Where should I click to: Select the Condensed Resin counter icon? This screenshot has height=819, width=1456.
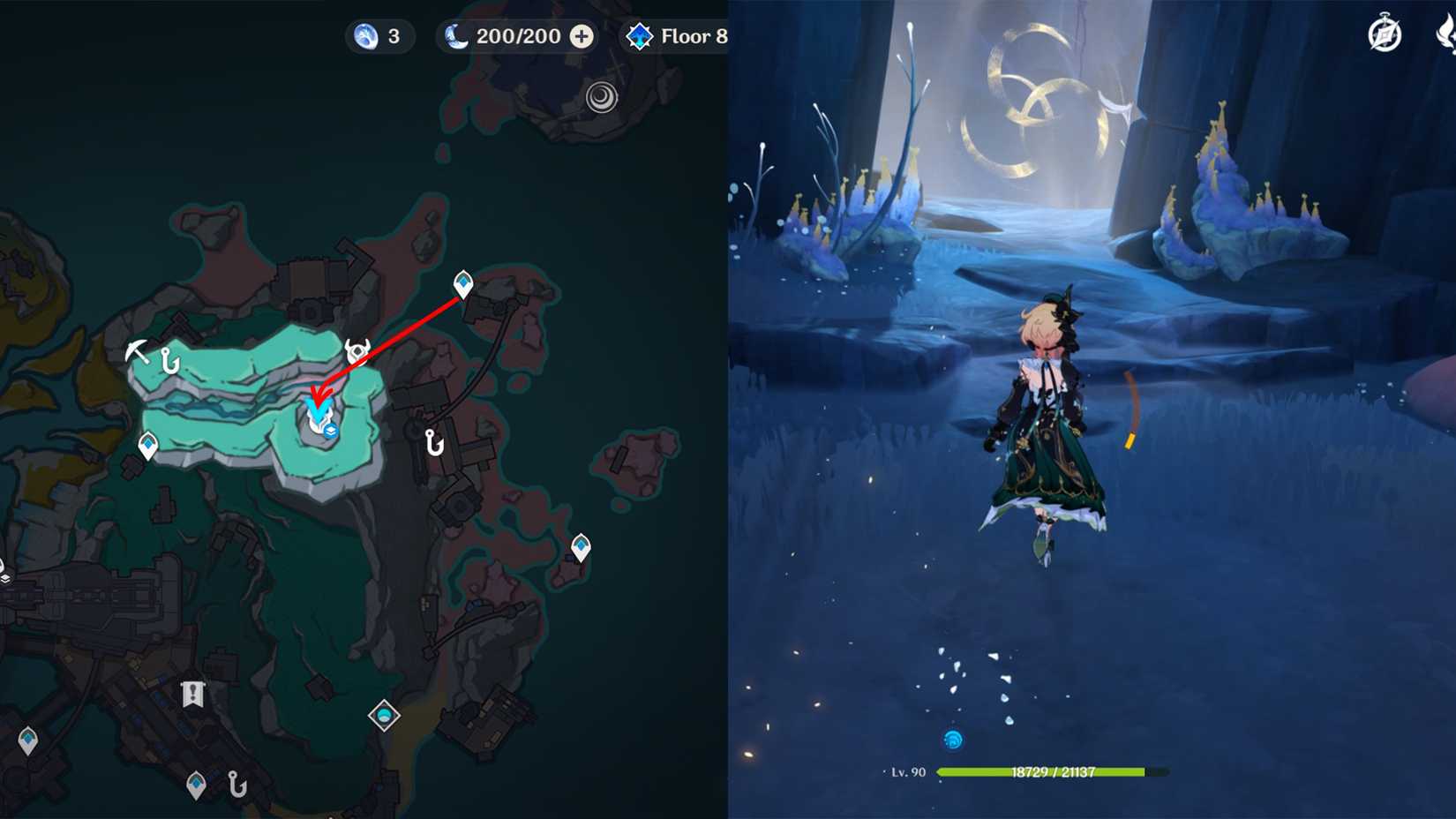point(364,36)
